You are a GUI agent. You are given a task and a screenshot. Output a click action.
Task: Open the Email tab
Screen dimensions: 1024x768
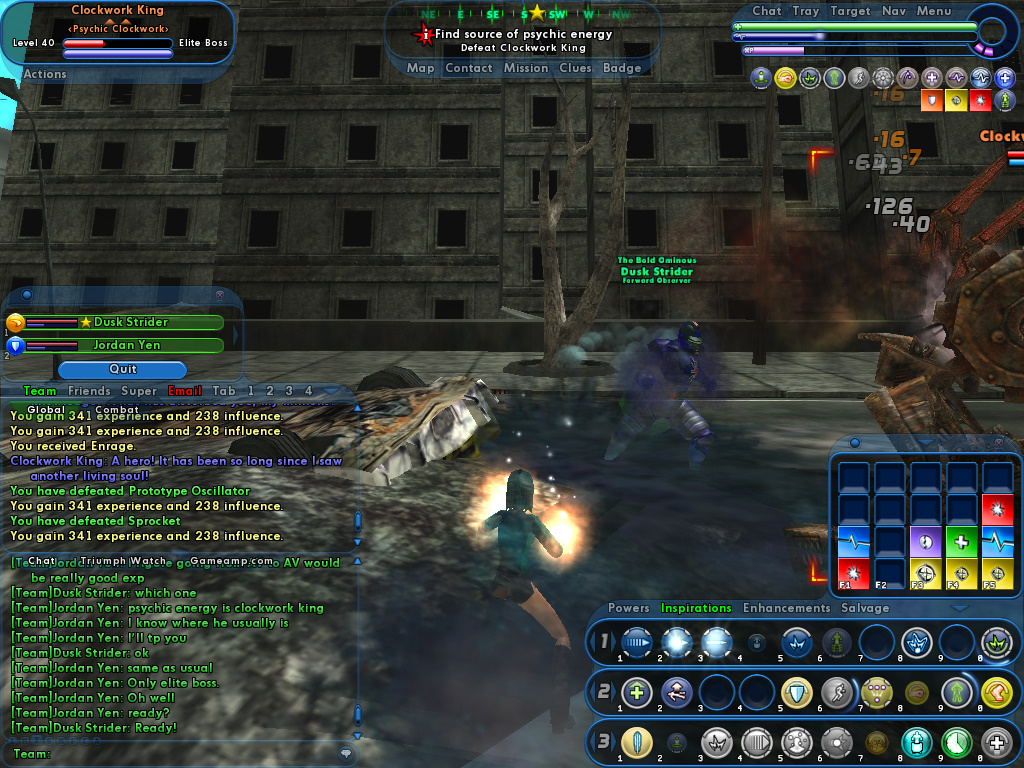click(x=185, y=391)
